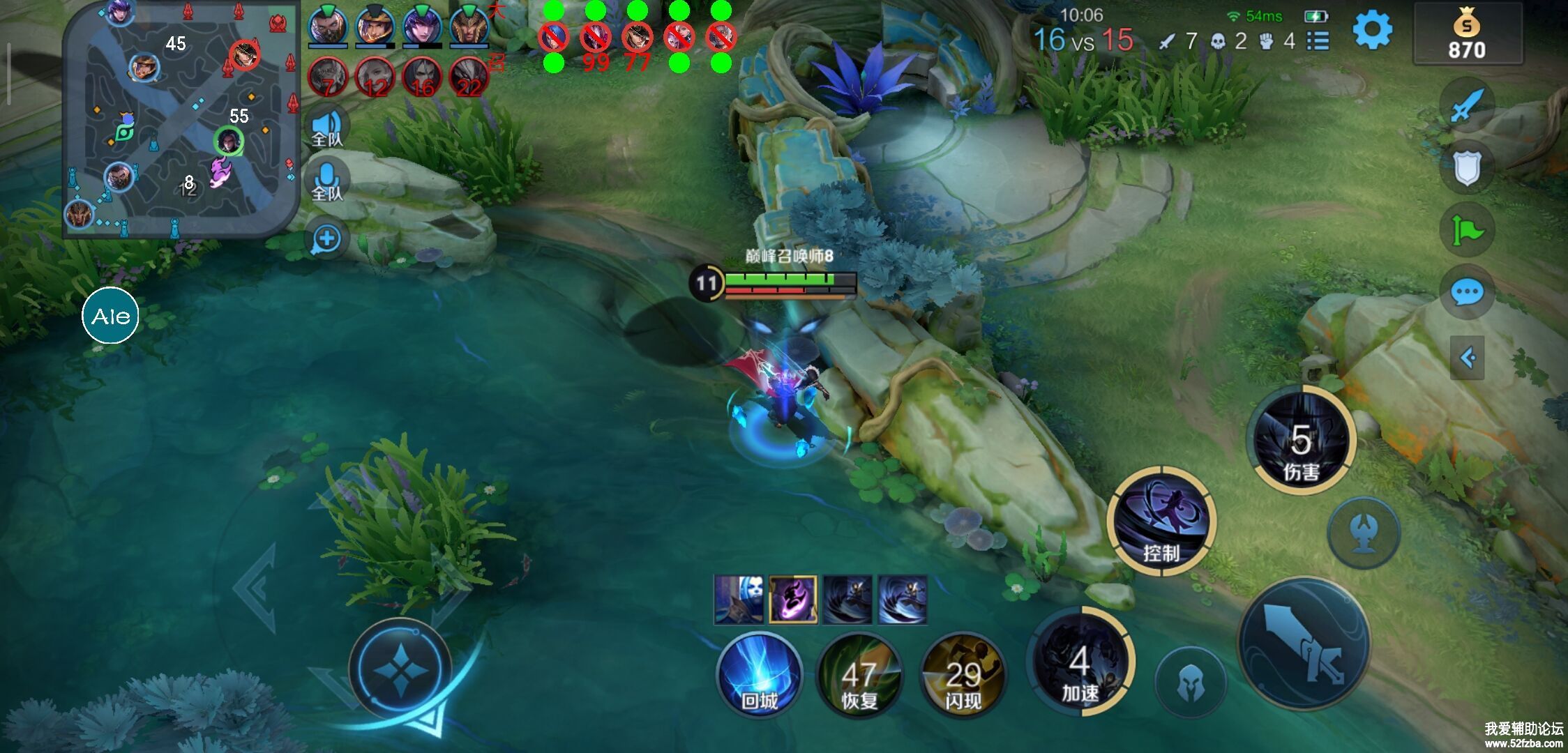Target enemy heroes with helmet button

pos(1190,683)
